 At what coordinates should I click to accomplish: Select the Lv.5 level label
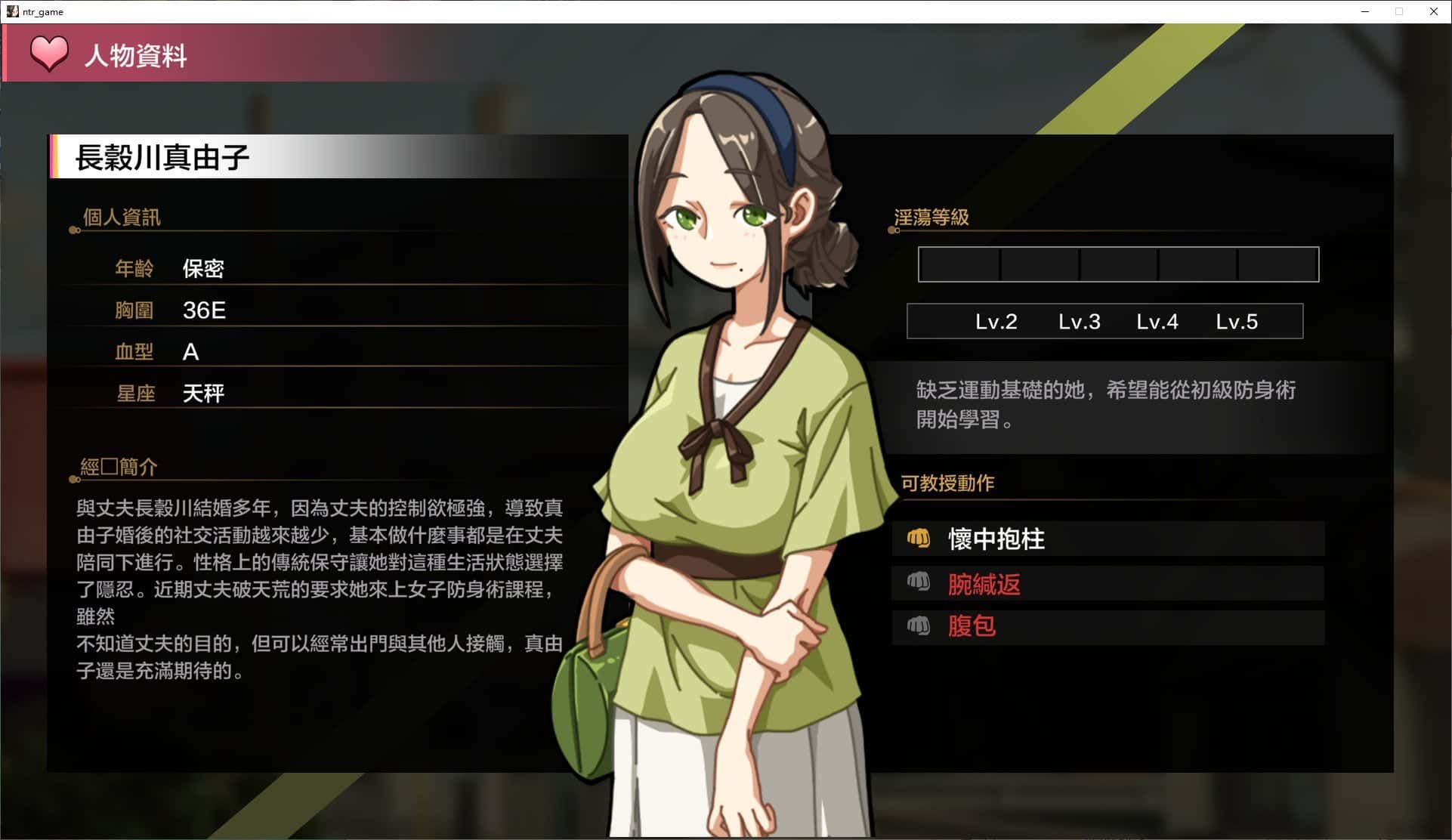(x=1237, y=321)
